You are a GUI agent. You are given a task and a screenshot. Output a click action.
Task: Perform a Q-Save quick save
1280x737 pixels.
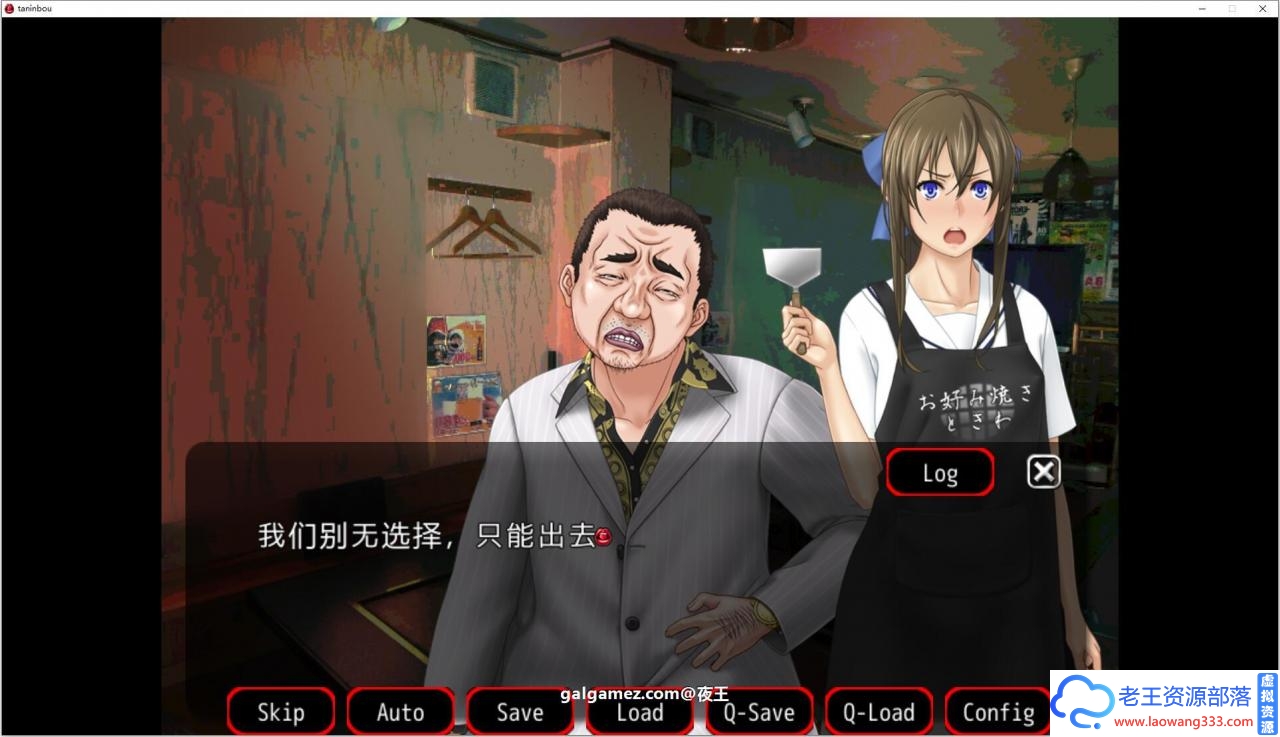759,712
